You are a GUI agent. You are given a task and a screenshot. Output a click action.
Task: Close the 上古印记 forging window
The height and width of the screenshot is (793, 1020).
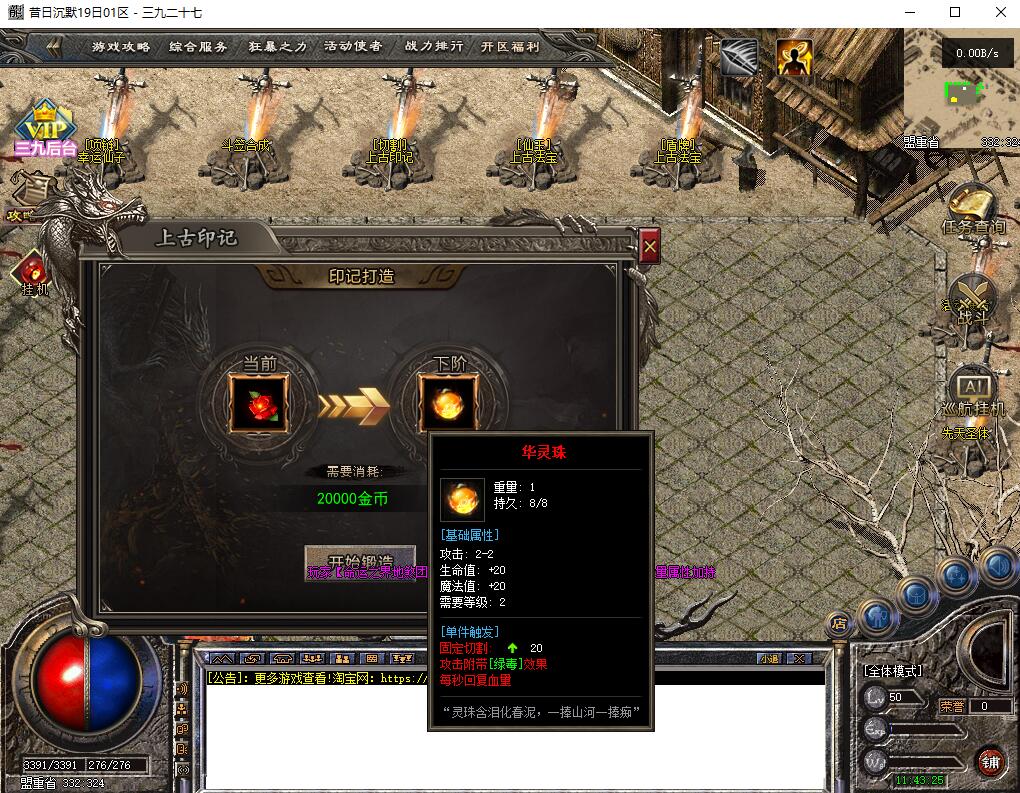click(650, 245)
